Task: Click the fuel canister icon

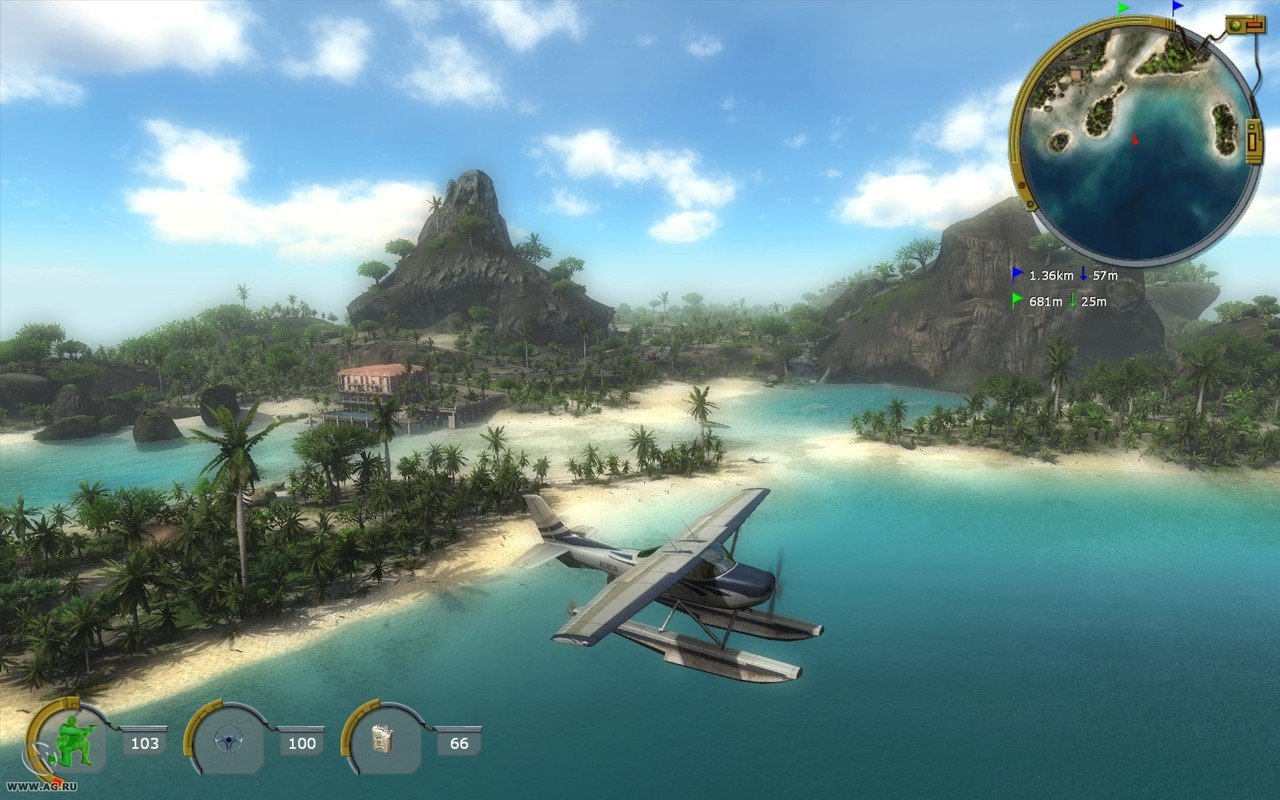Action: coord(385,742)
